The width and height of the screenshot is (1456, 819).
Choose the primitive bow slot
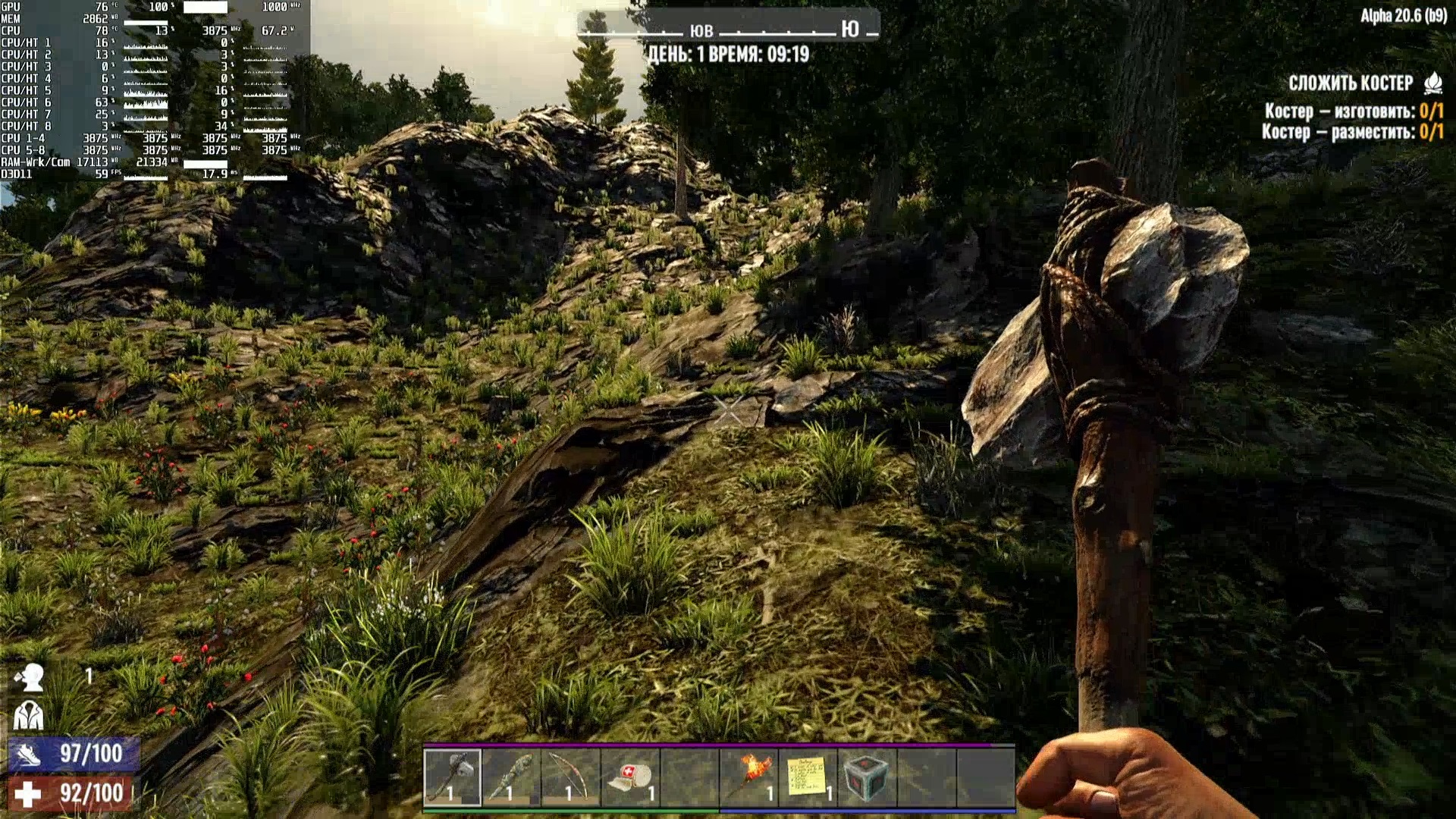(570, 777)
